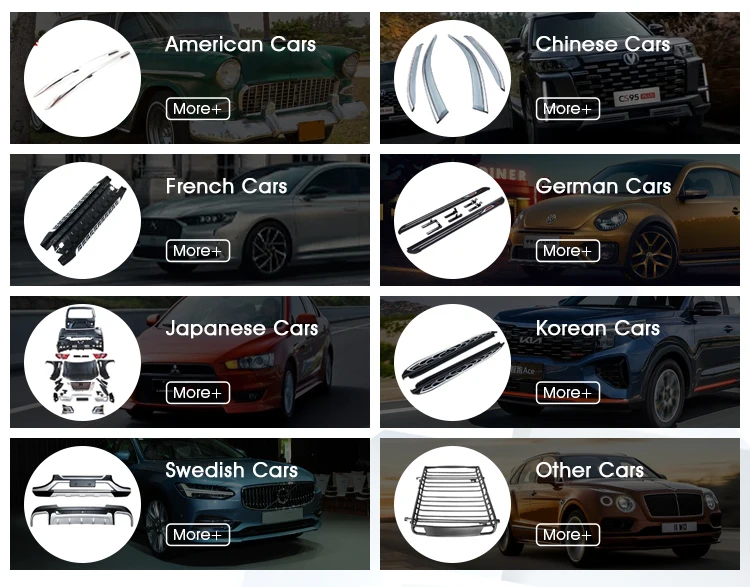The image size is (750, 587).
Task: Open the Swedish Cars bumper guards thumbnail
Action: pos(83,505)
